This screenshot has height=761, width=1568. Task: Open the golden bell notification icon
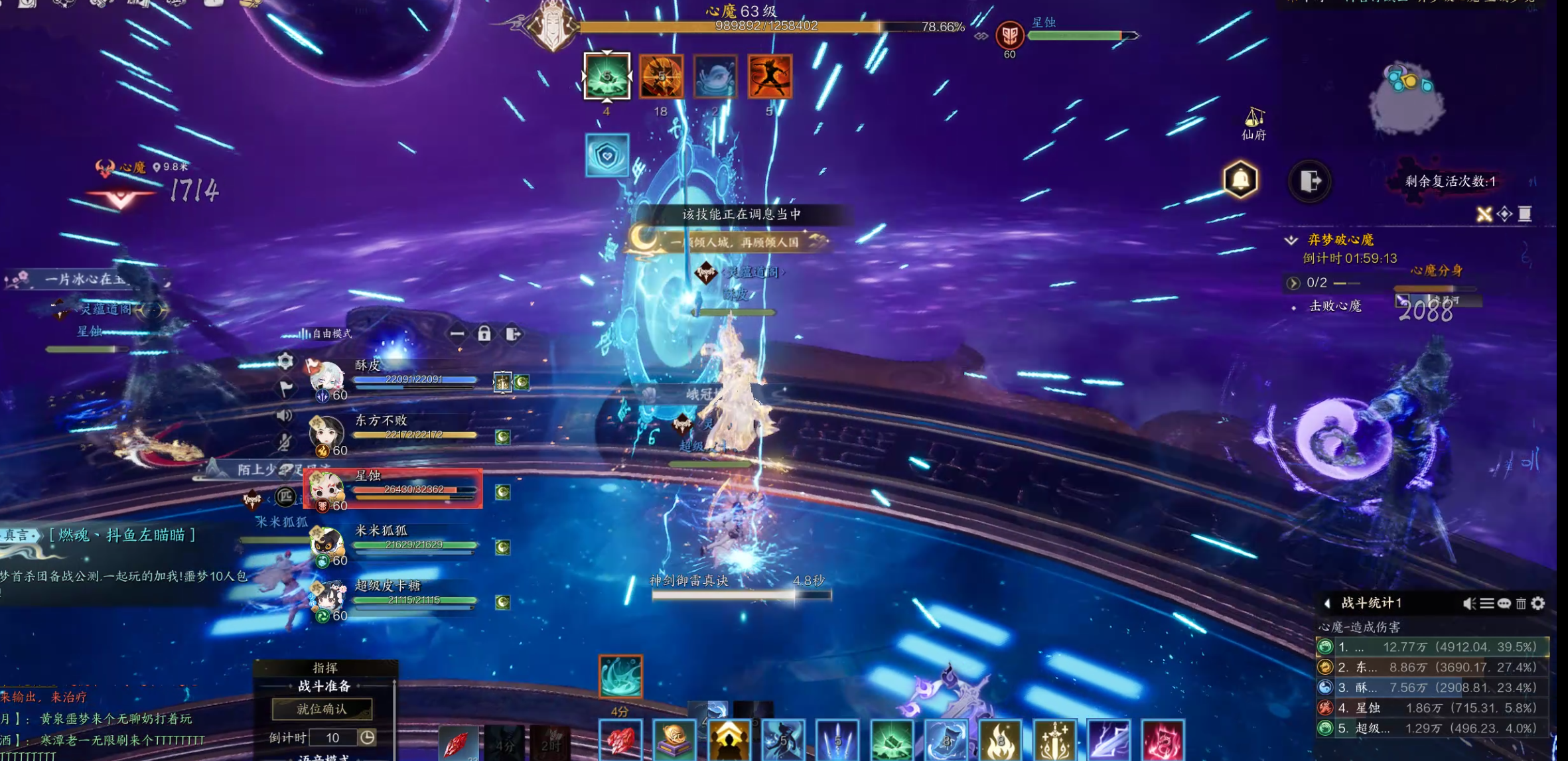(x=1240, y=179)
